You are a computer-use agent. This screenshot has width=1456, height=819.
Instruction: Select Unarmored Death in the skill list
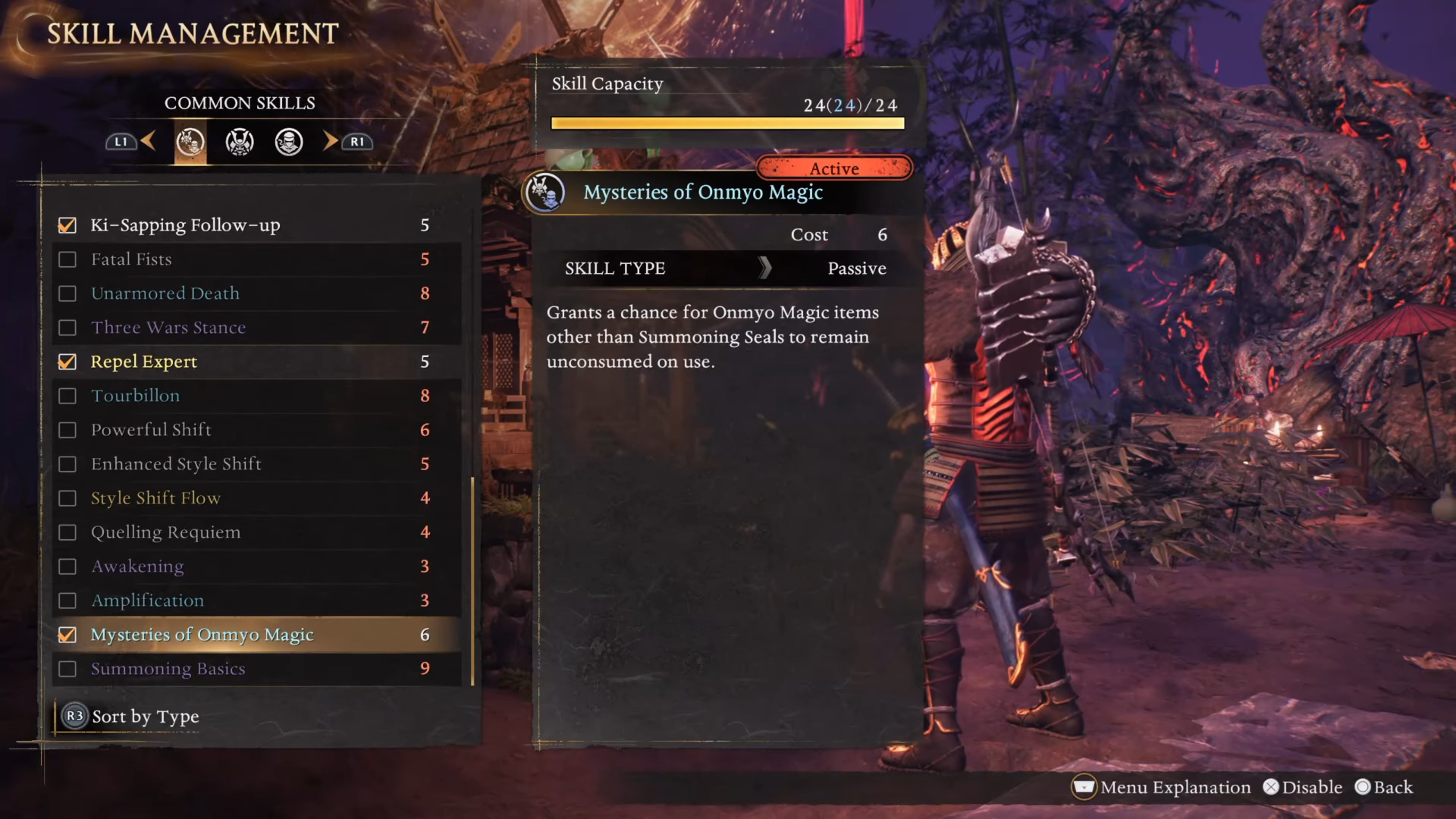[165, 293]
